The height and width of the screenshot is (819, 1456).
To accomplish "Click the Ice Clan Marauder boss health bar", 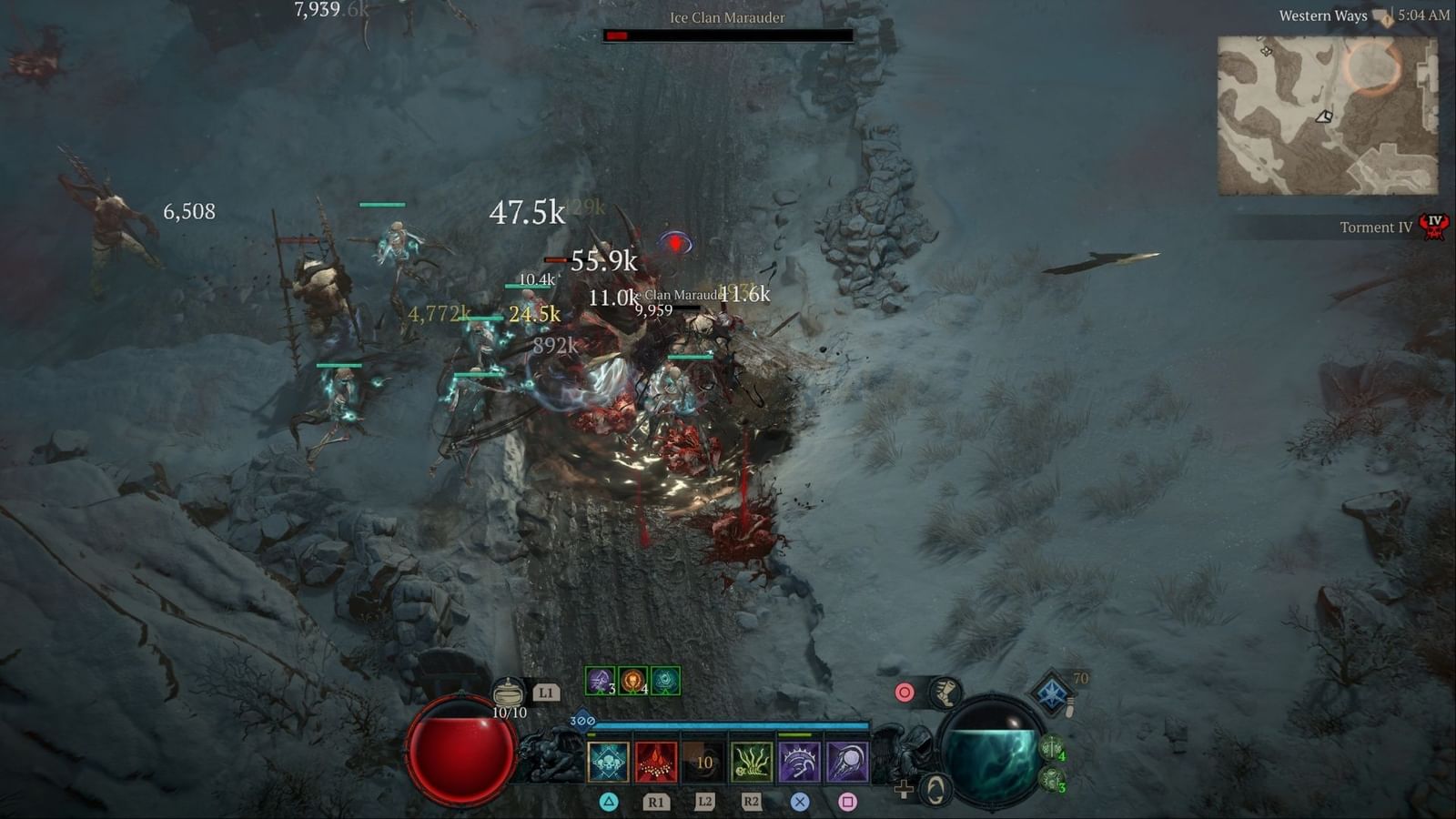I will (x=727, y=36).
